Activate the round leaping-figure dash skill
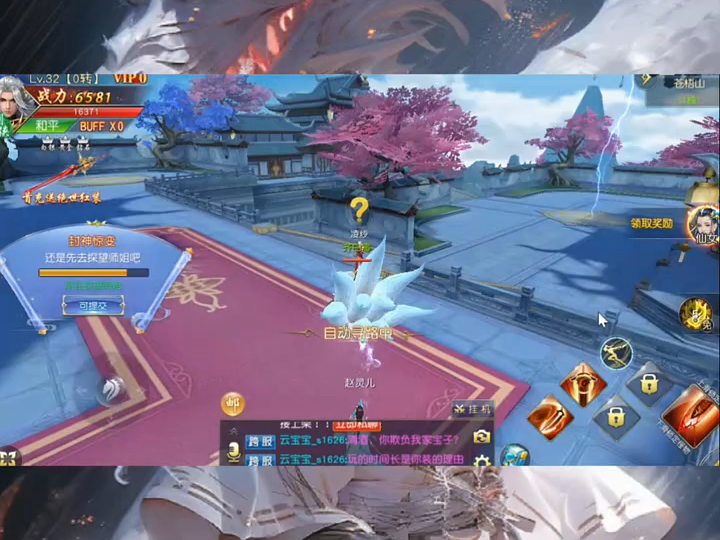Screen dimensions: 720x540 [x=616, y=352]
